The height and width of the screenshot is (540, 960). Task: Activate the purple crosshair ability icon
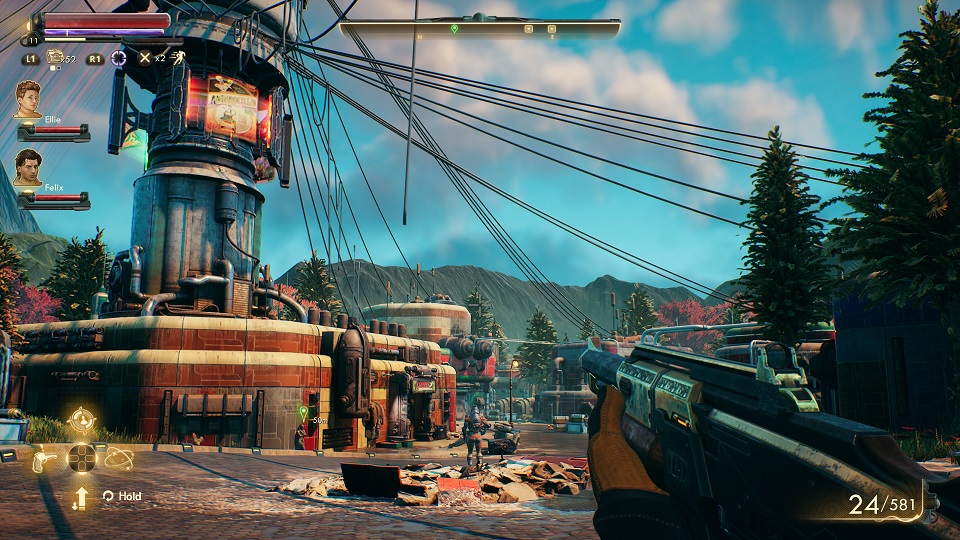coord(118,58)
